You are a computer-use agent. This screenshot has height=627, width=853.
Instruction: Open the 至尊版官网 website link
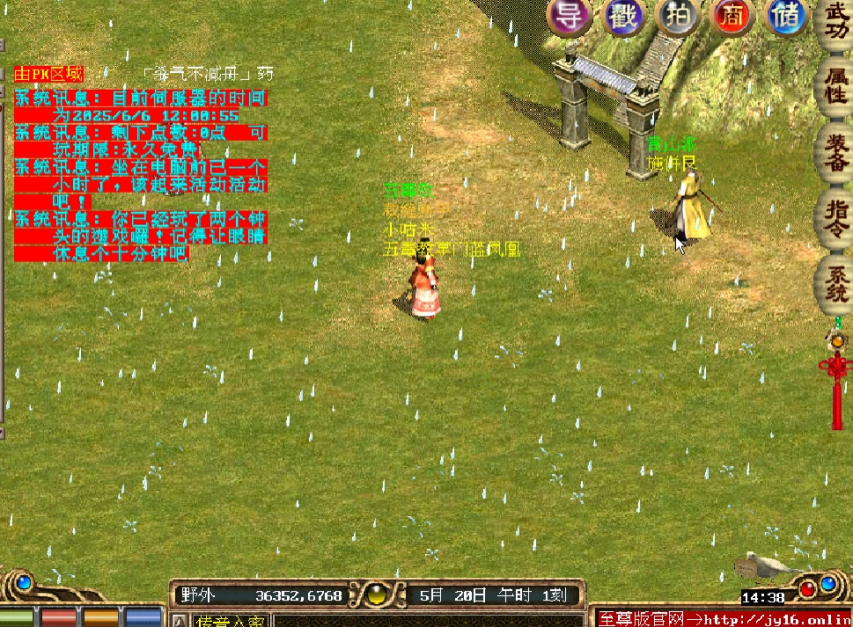point(722,618)
